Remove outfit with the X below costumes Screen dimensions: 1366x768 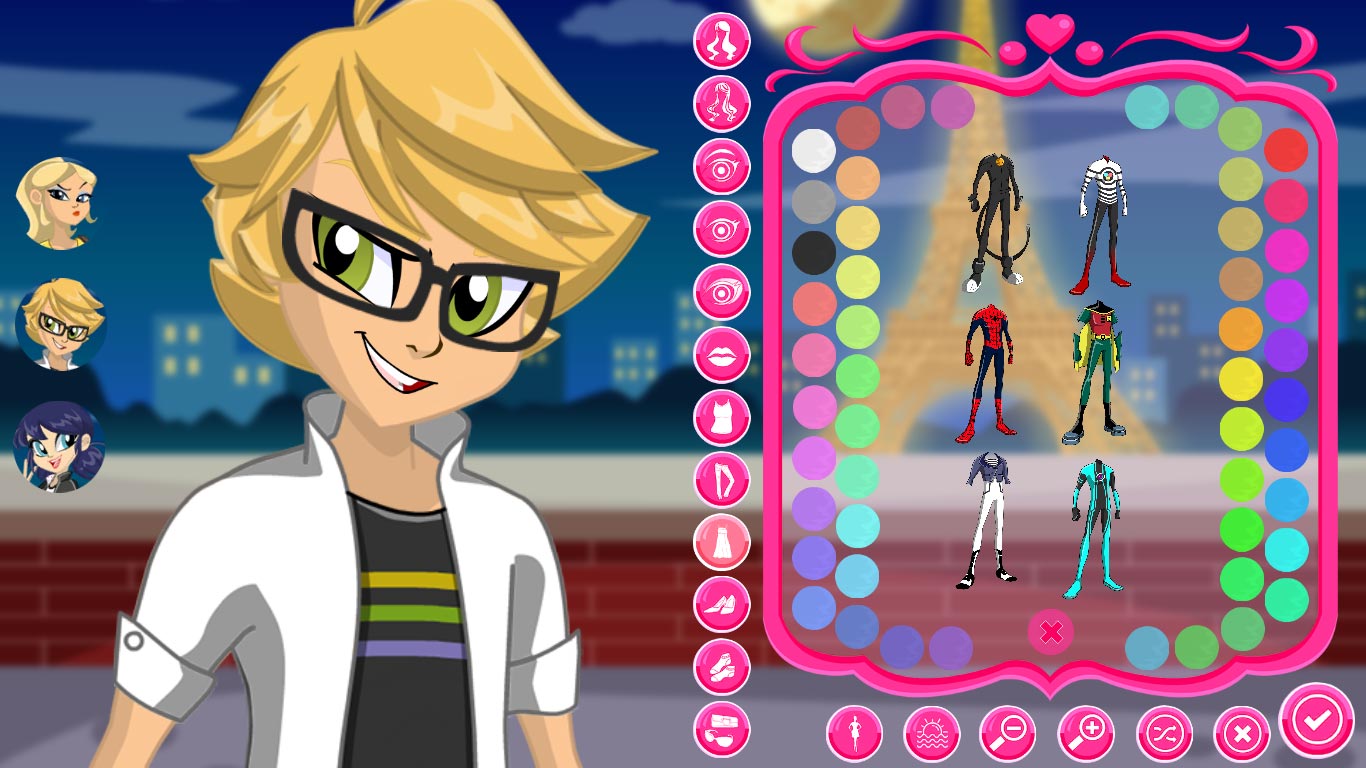click(x=1051, y=630)
